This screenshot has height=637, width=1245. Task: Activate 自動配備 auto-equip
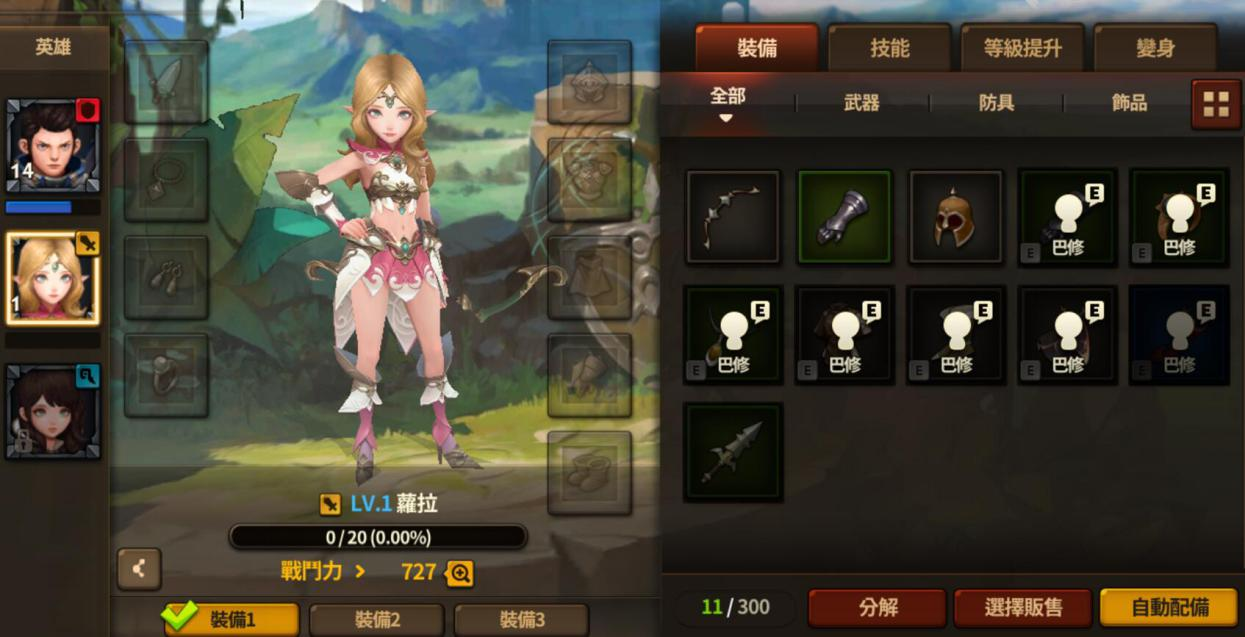pyautogui.click(x=1169, y=607)
